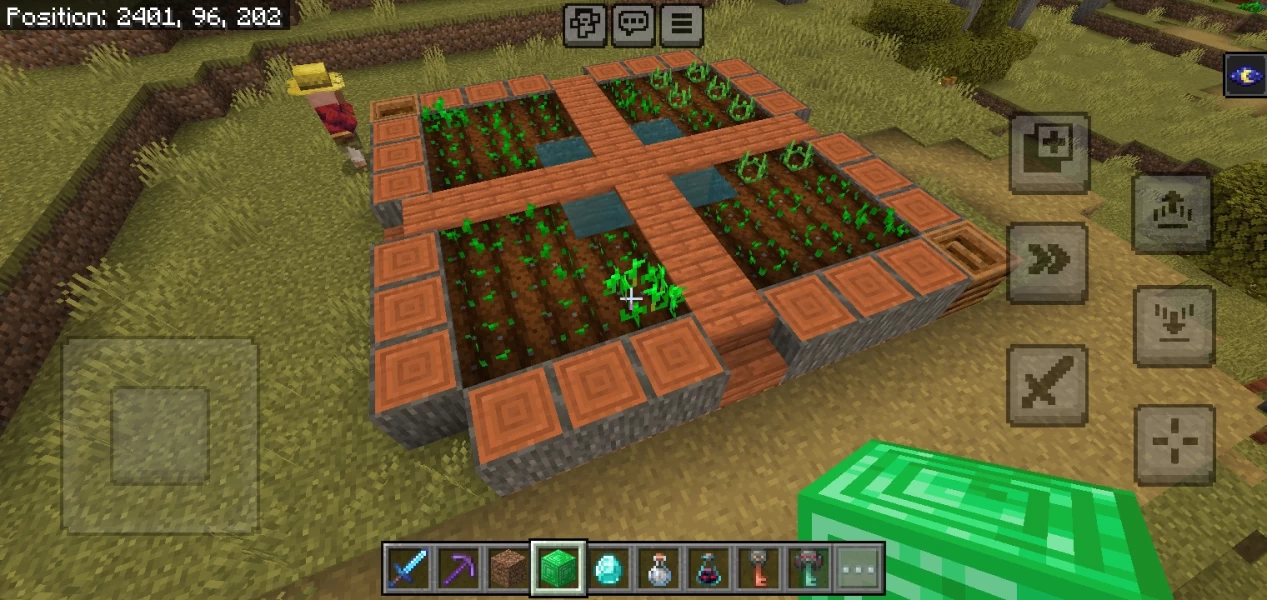Select the copper trial key slot
Image resolution: width=1267 pixels, height=600 pixels.
(758, 570)
